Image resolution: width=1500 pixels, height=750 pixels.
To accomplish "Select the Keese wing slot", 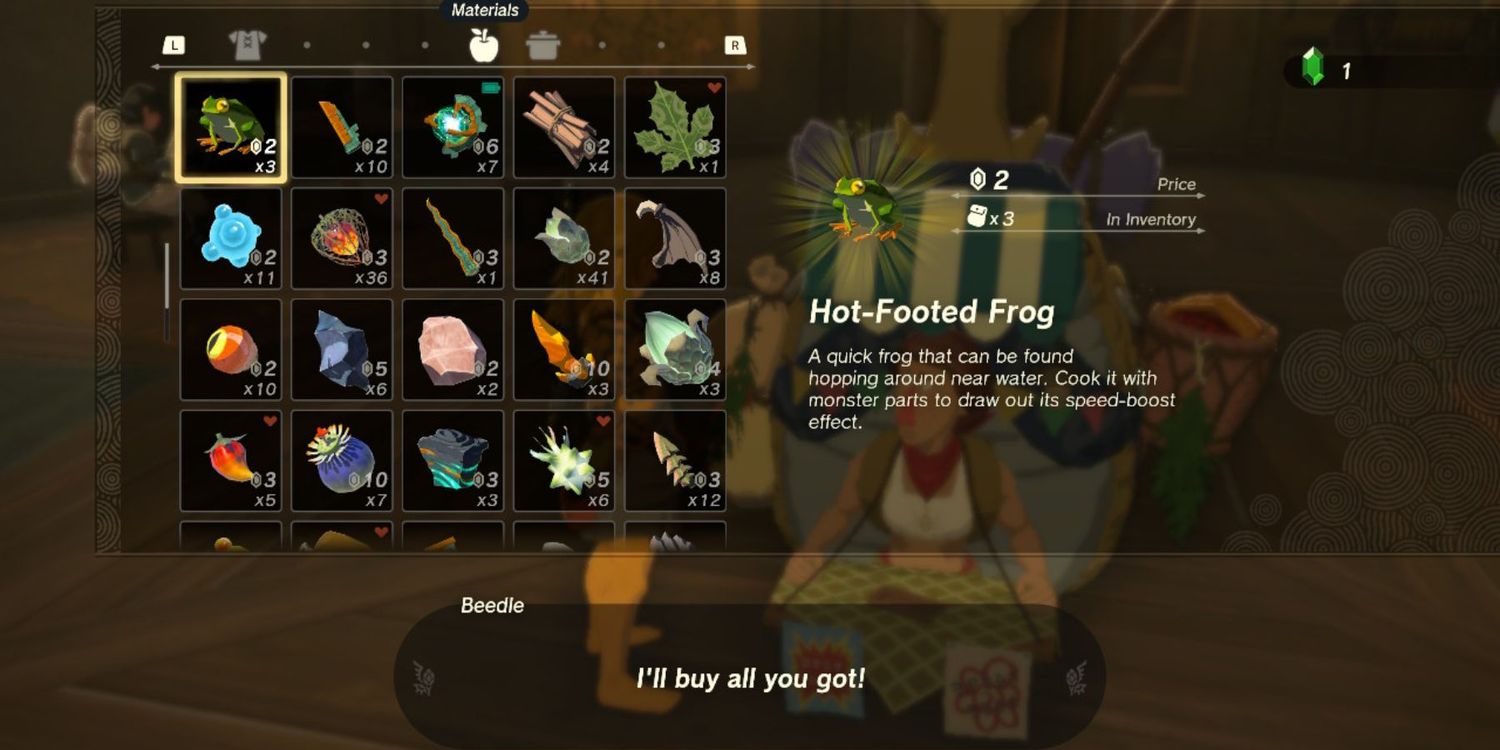I will (675, 239).
